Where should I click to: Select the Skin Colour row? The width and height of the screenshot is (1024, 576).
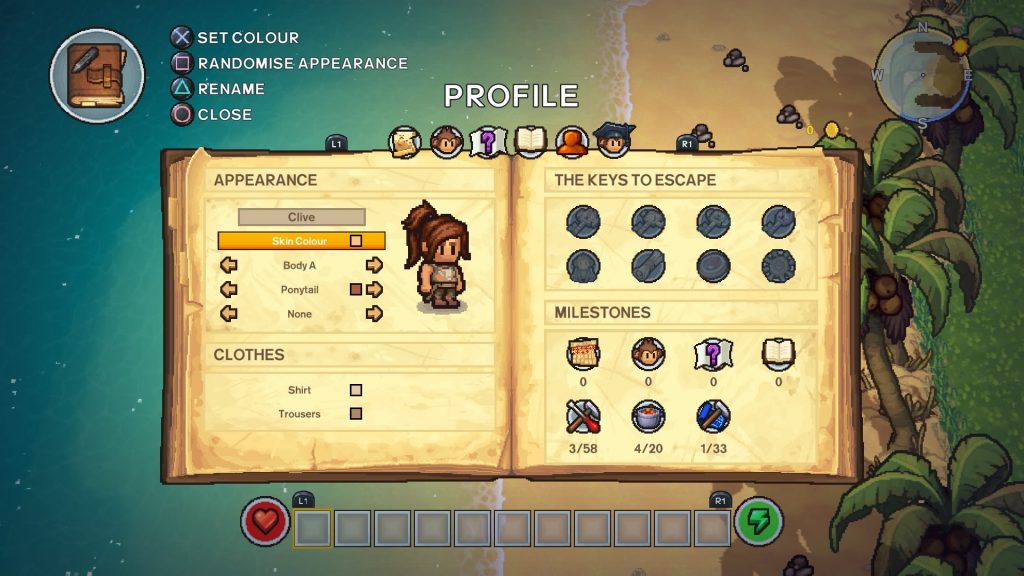[301, 241]
